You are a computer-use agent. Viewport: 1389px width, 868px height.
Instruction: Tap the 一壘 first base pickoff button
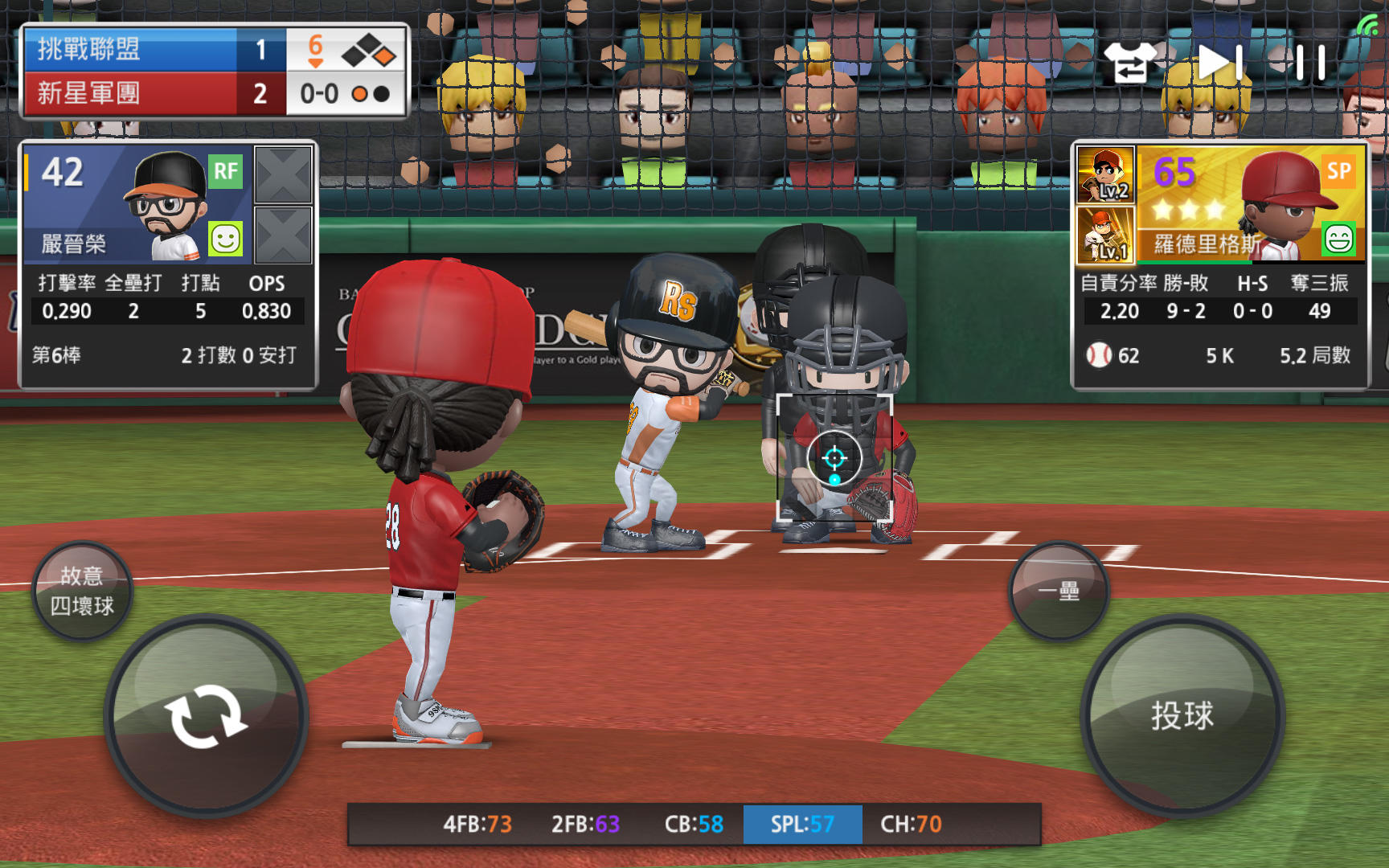point(1059,591)
